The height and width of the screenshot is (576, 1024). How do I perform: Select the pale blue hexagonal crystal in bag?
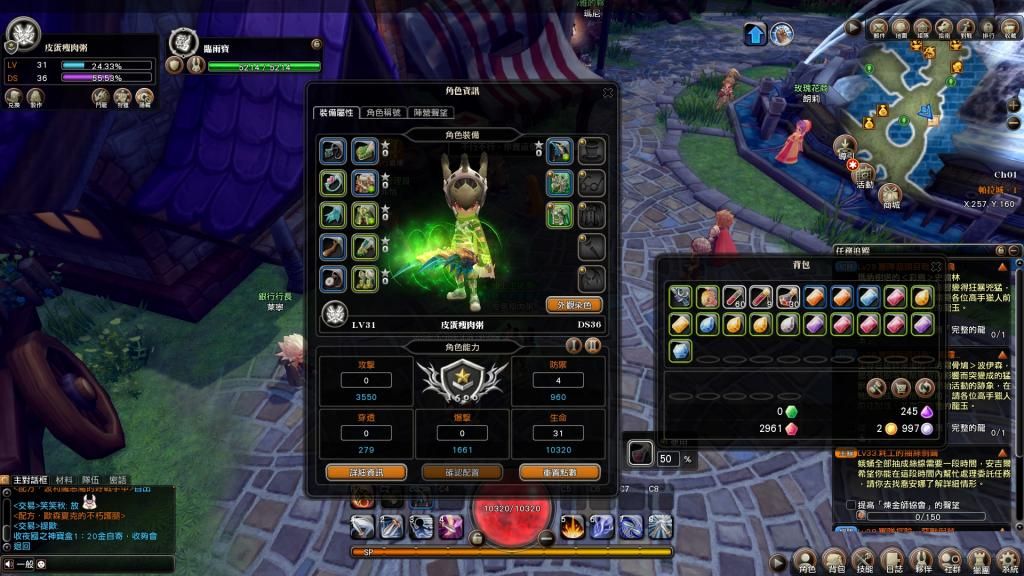[681, 350]
